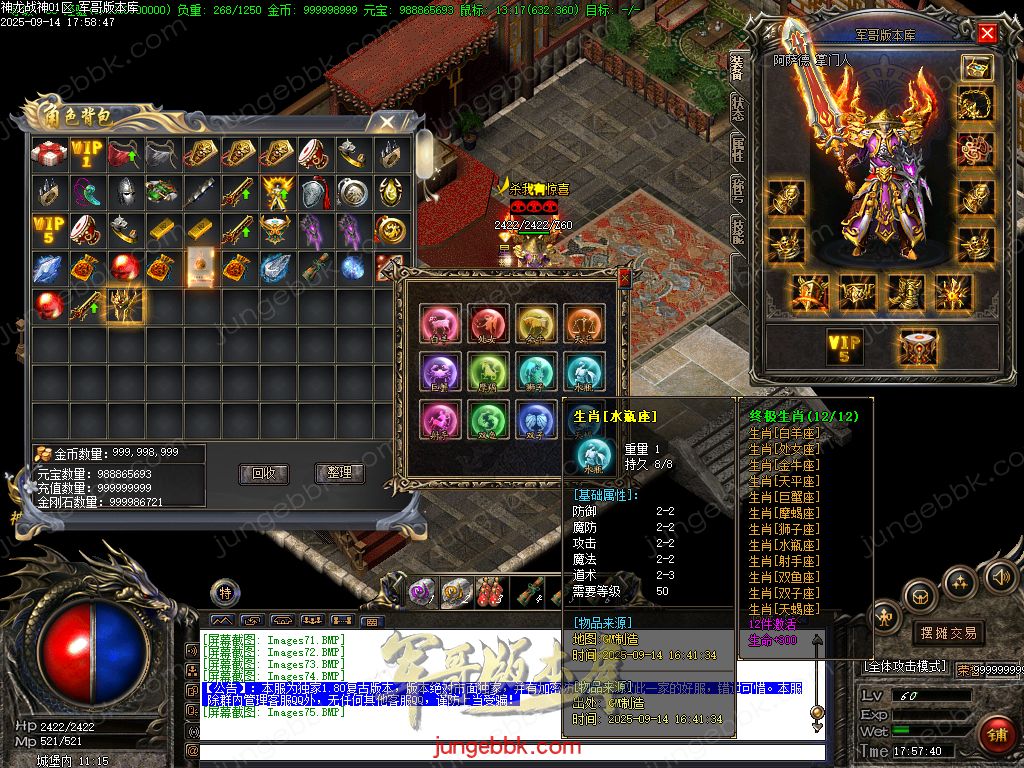Close the zodiac panel

tap(625, 278)
